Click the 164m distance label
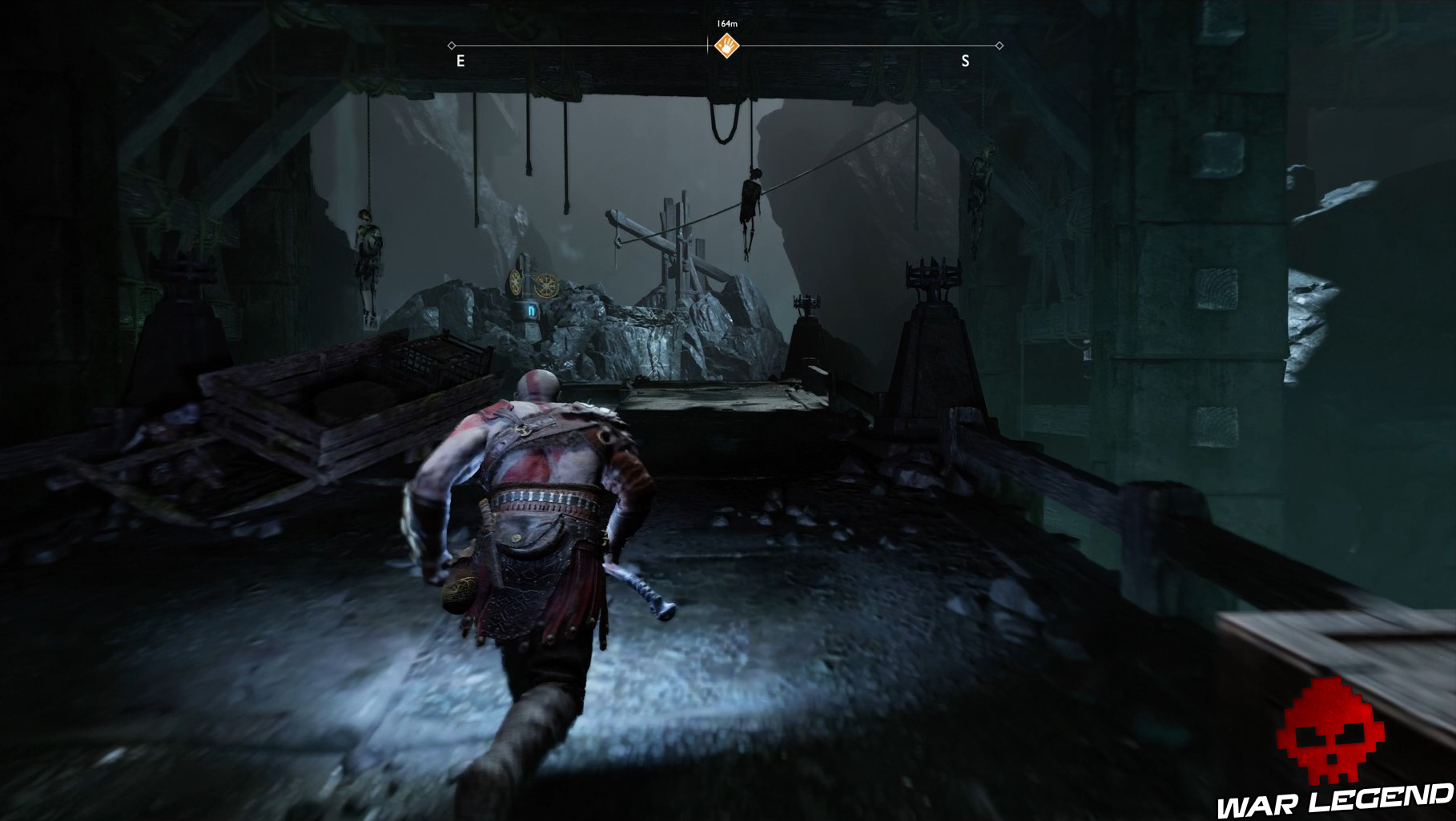 [726, 23]
